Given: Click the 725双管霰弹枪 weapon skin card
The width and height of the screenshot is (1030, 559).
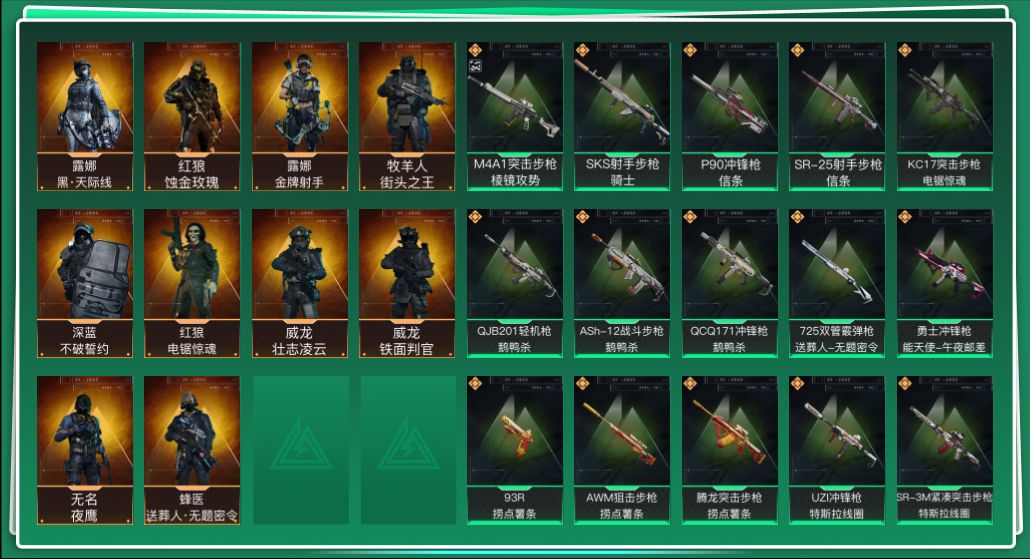Looking at the screenshot, I should tap(837, 283).
